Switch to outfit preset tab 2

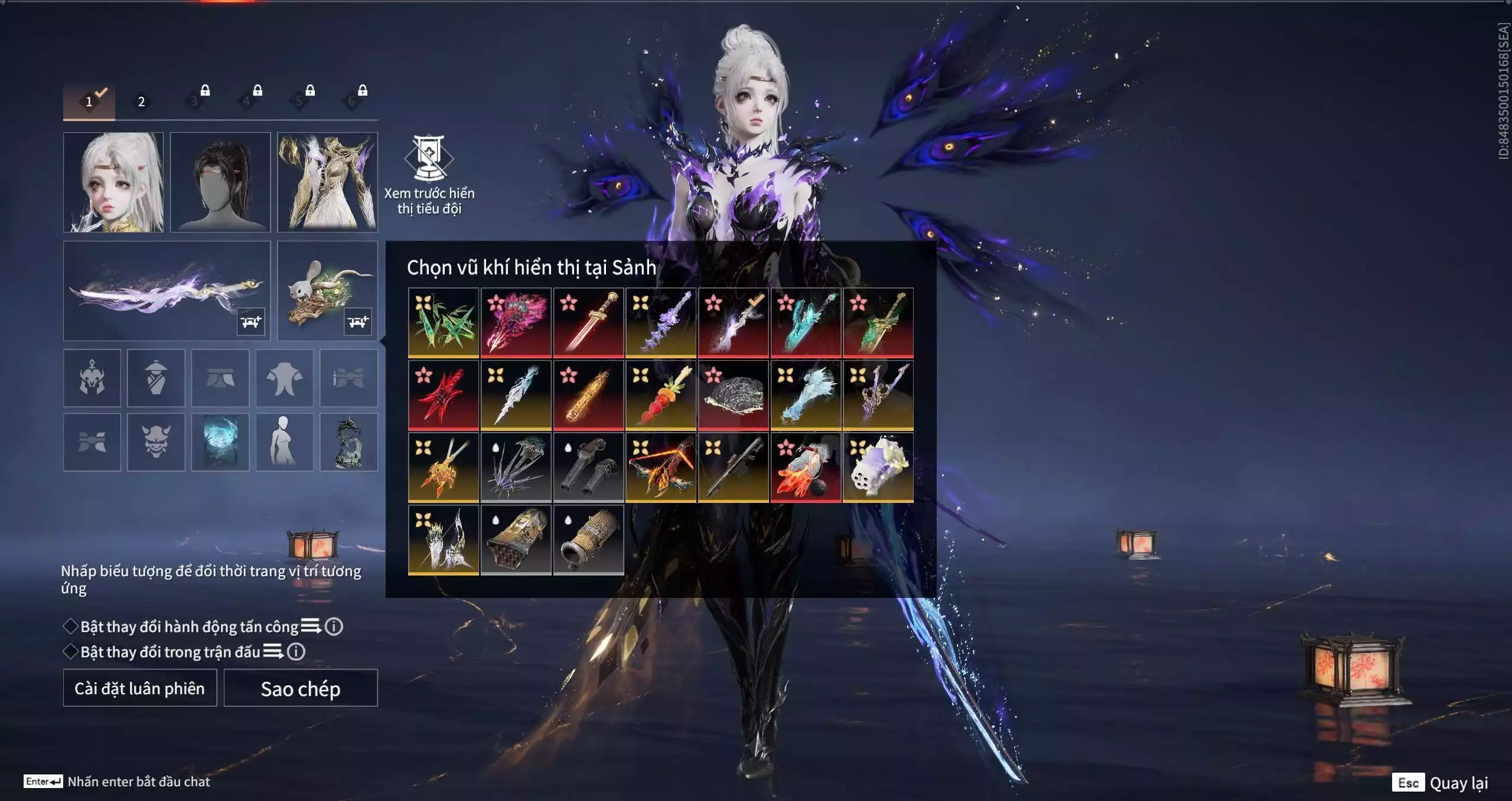(141, 102)
